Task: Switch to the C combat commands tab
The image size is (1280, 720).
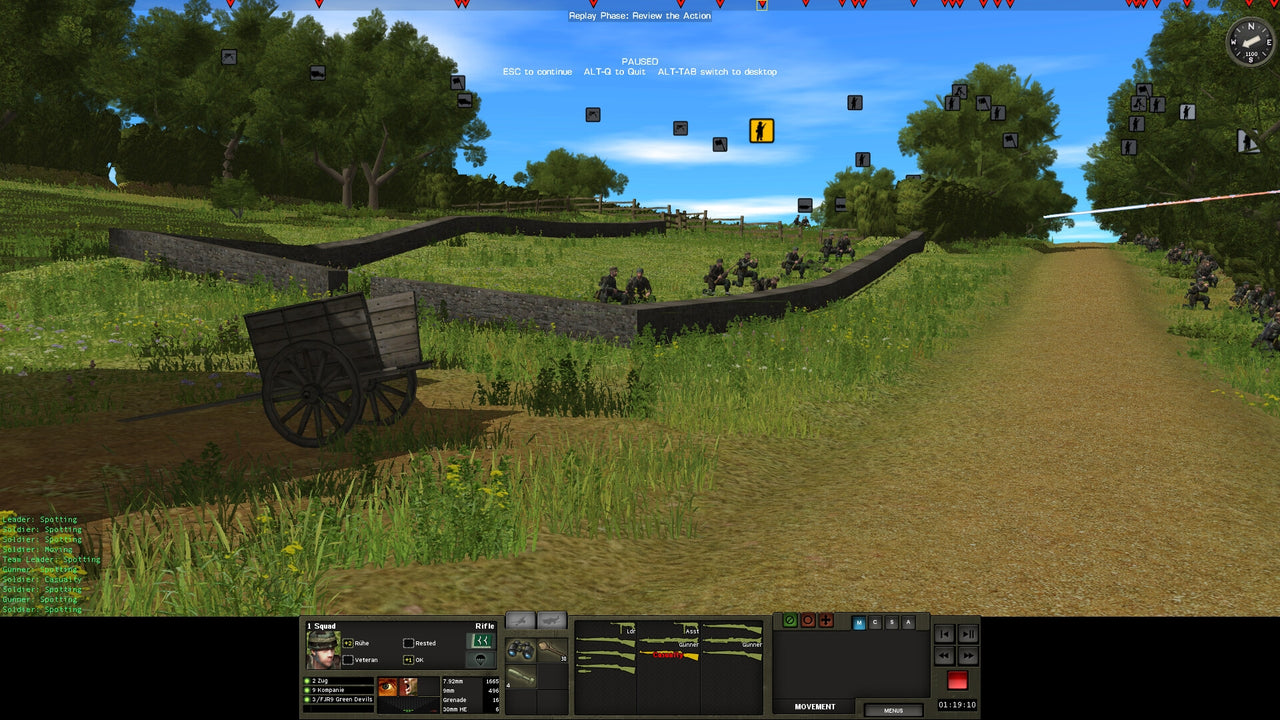Action: tap(875, 622)
